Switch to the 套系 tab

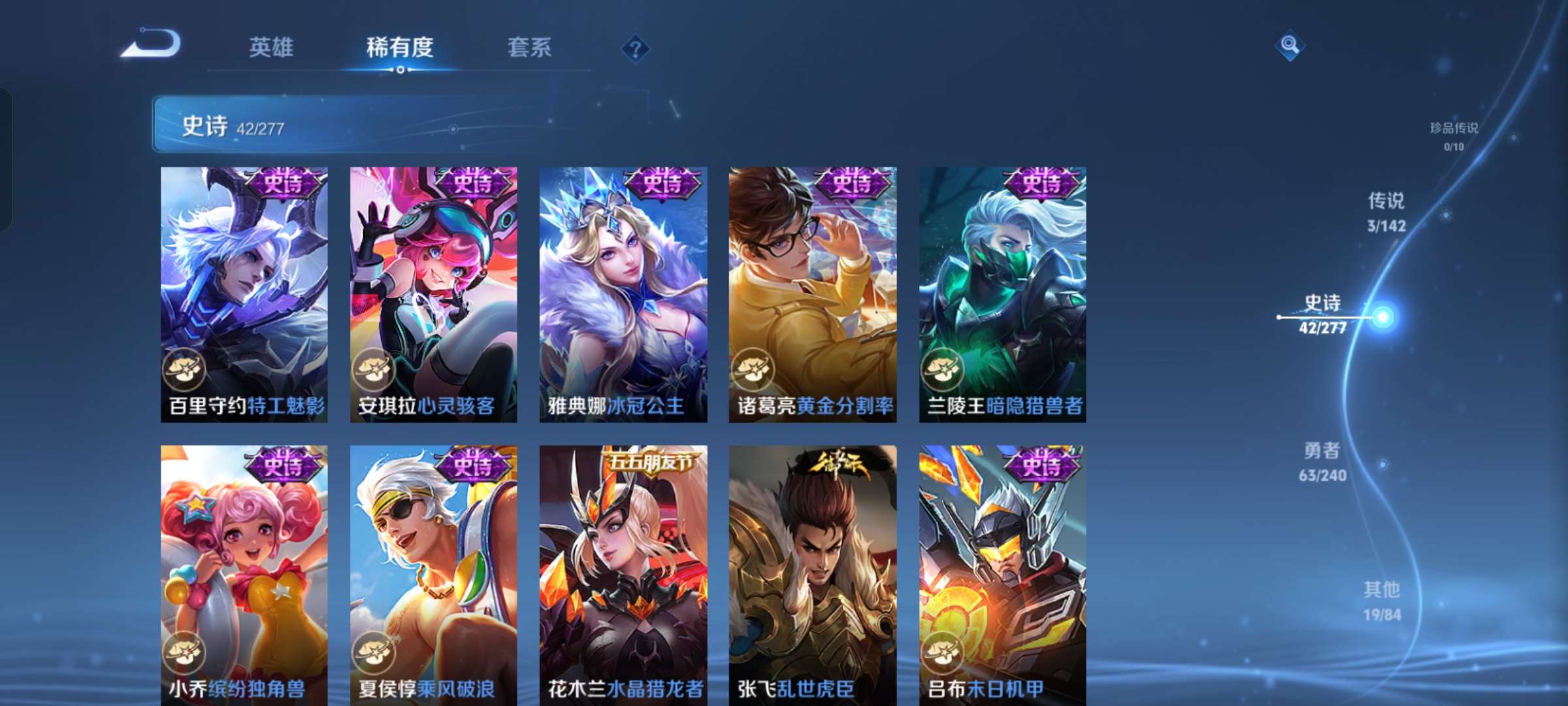(x=530, y=48)
